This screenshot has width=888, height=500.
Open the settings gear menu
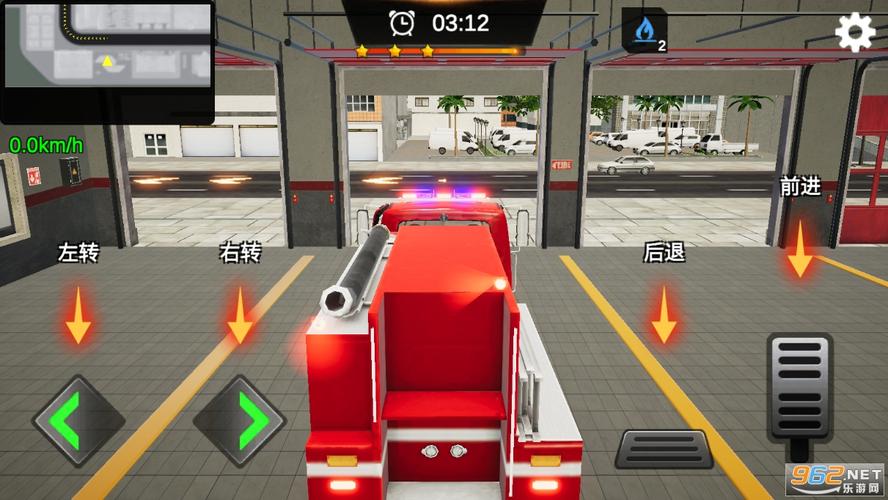click(855, 33)
